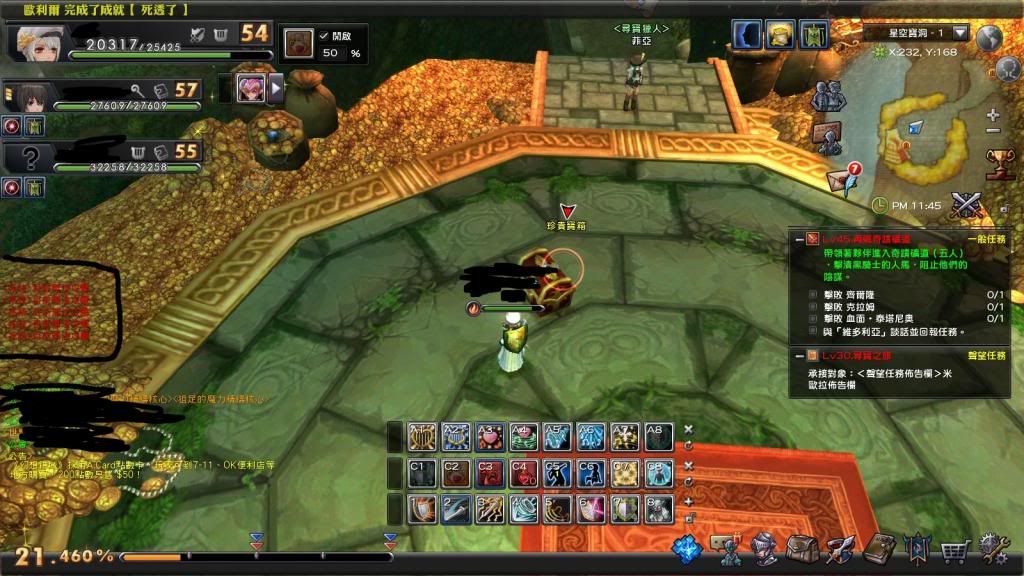
Task: Open the mail envelope with 7 notifications
Action: [840, 181]
